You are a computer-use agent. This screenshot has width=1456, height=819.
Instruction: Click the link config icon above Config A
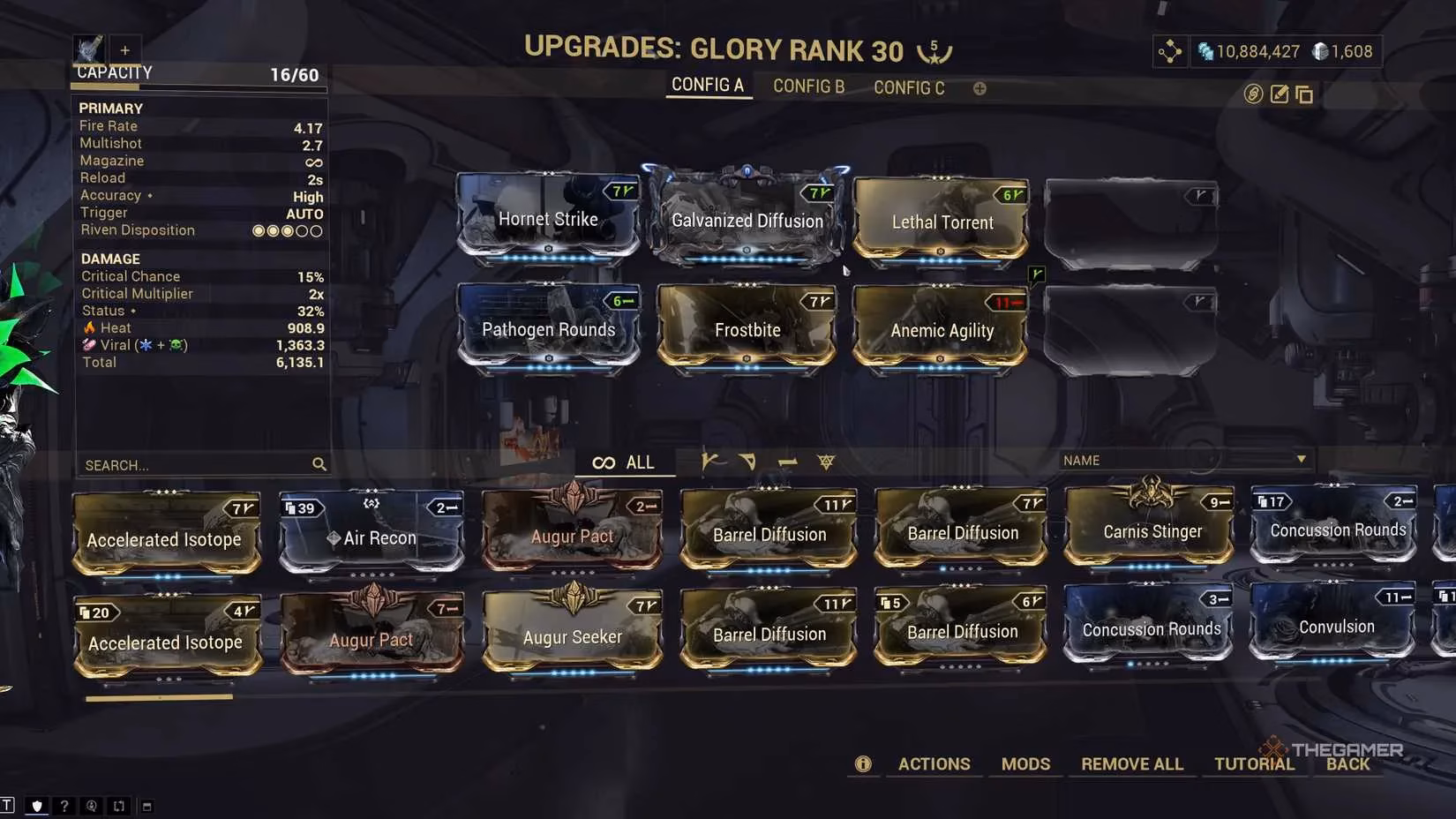1254,94
